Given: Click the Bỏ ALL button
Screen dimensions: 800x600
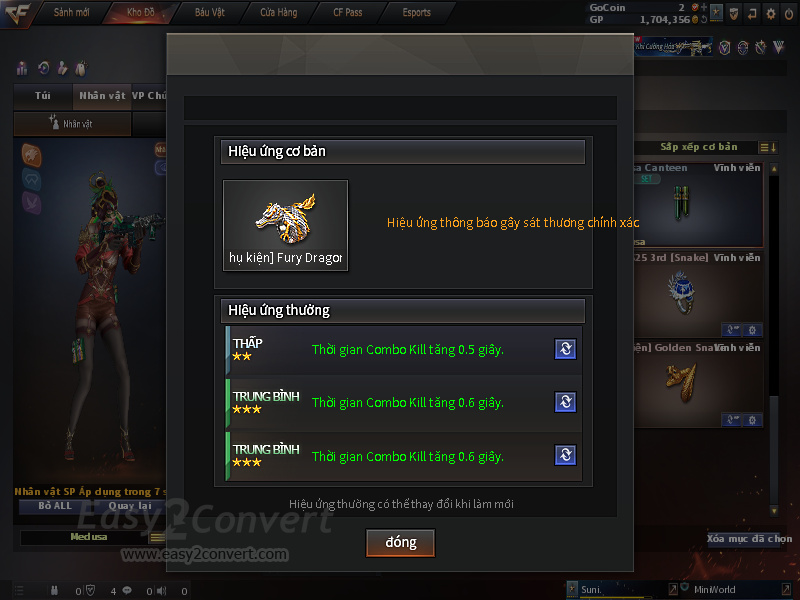Looking at the screenshot, I should 56,506.
